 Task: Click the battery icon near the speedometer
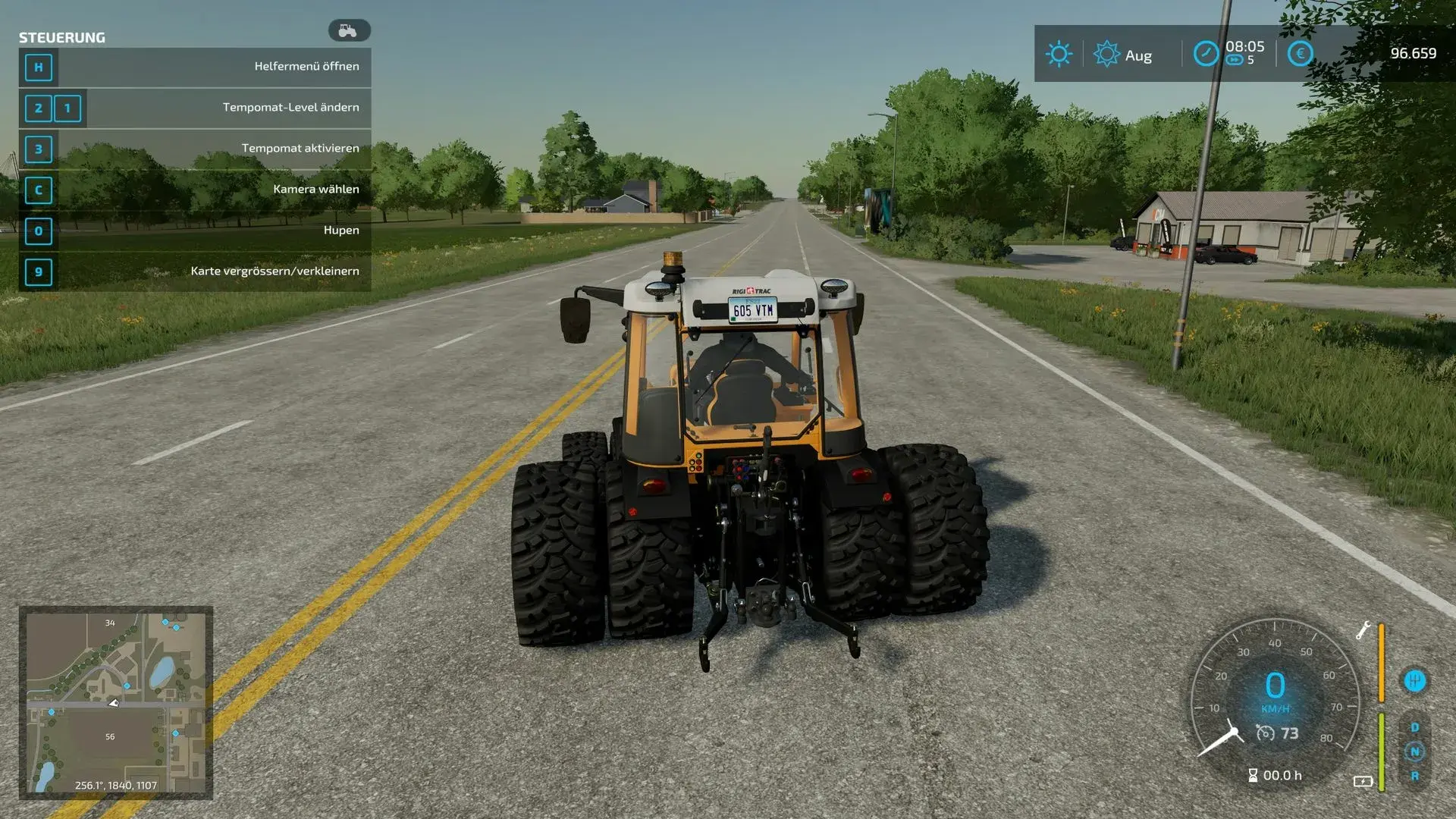[1363, 781]
